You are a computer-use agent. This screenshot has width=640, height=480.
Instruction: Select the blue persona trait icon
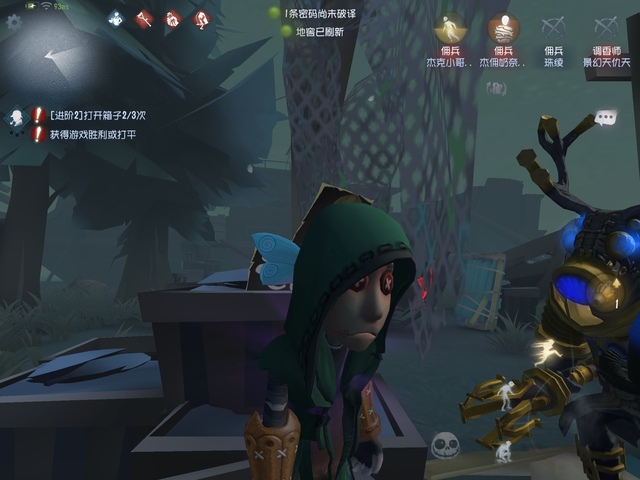[x=116, y=18]
